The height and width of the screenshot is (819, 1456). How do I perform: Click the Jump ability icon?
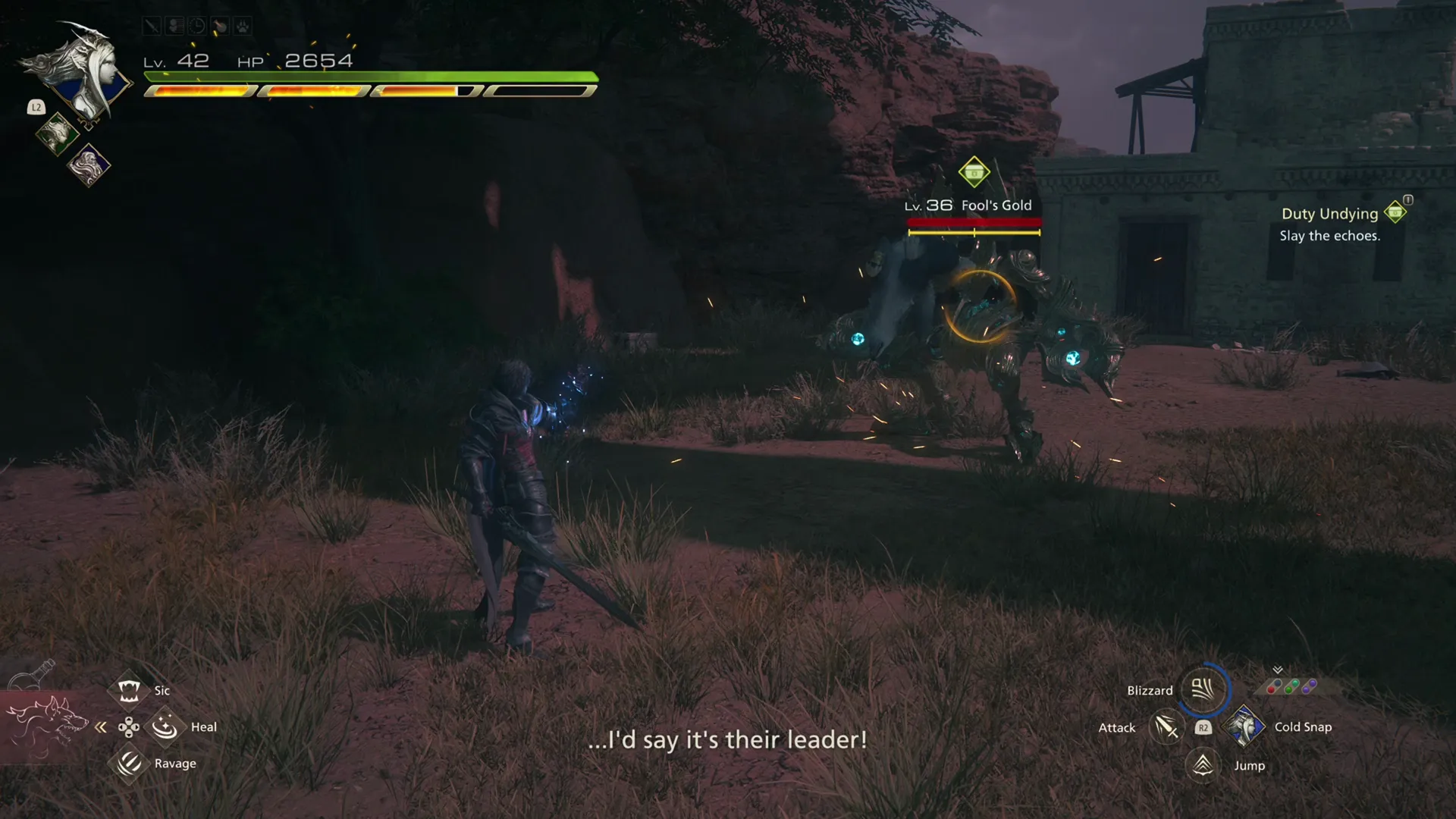tap(1204, 765)
